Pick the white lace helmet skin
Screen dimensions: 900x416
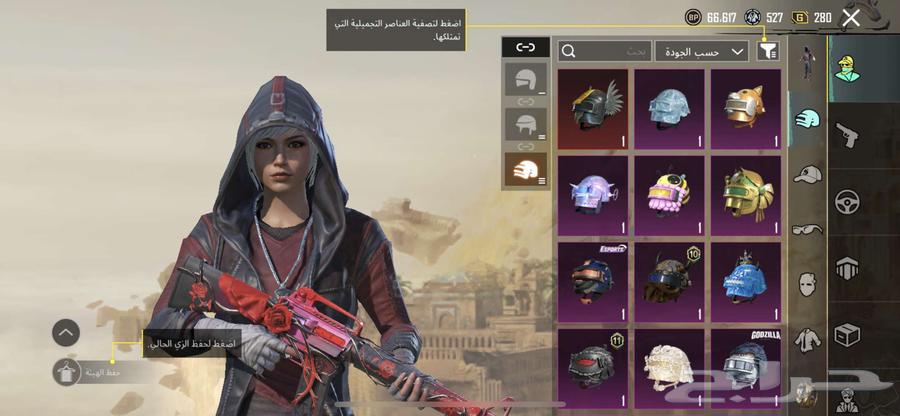669,362
